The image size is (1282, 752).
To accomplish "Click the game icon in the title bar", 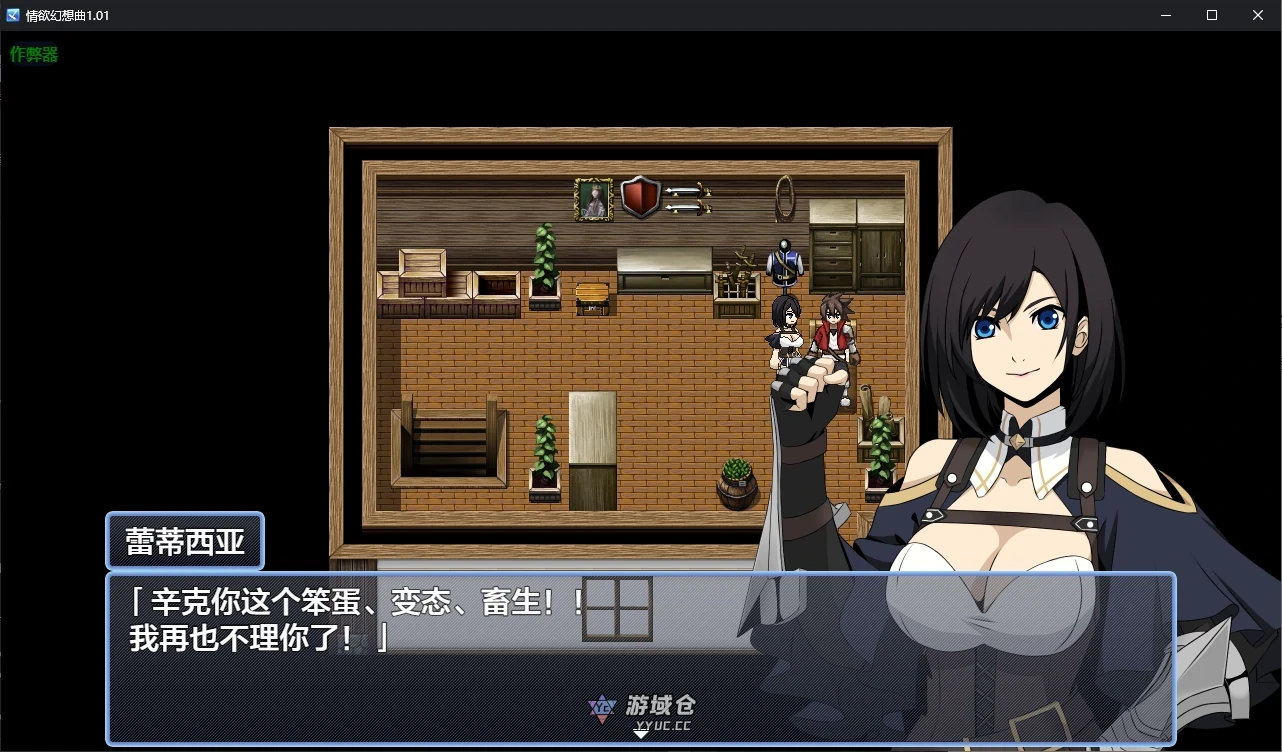I will 12,14.
